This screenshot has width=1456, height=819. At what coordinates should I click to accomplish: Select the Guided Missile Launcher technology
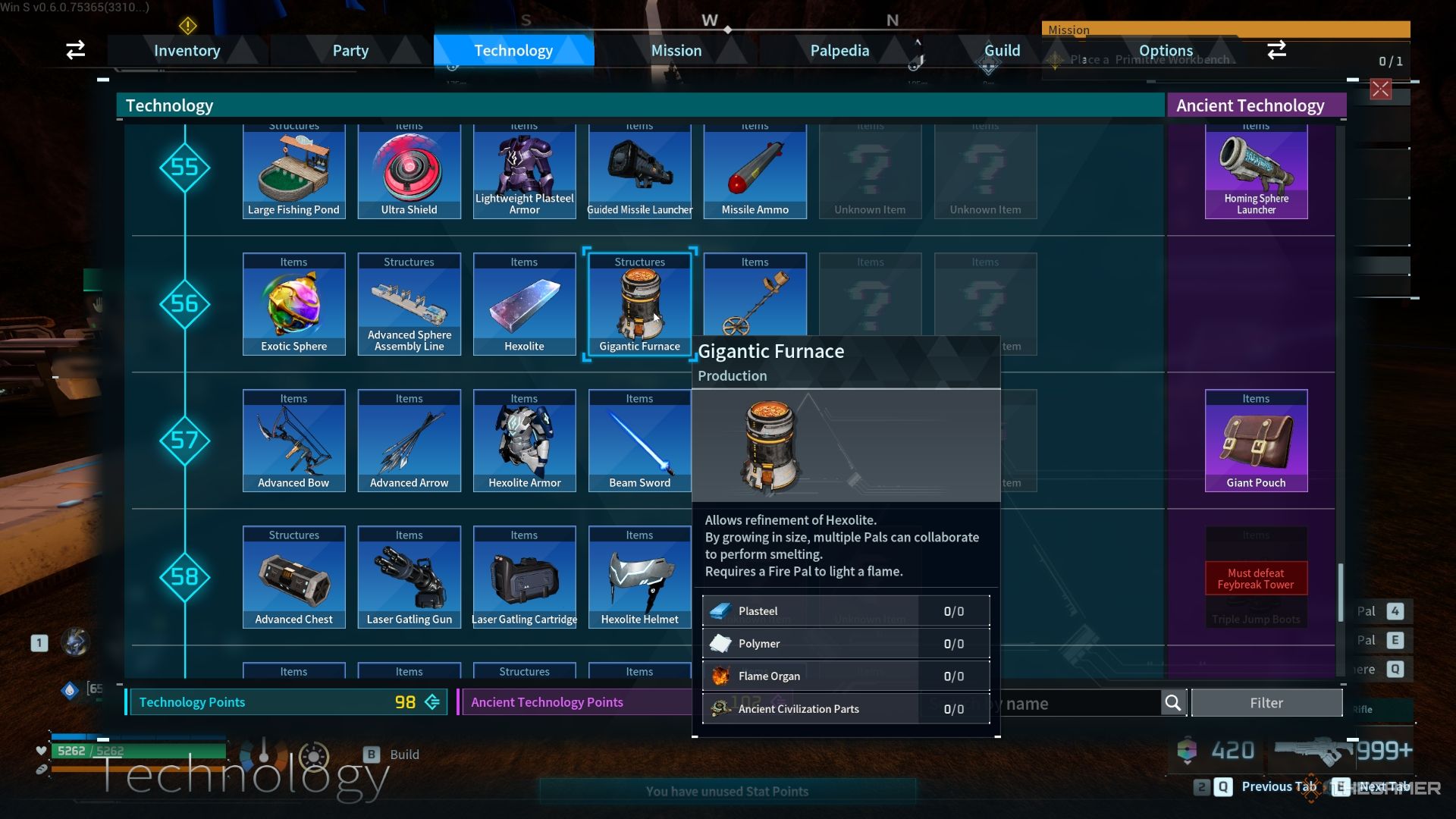point(639,173)
